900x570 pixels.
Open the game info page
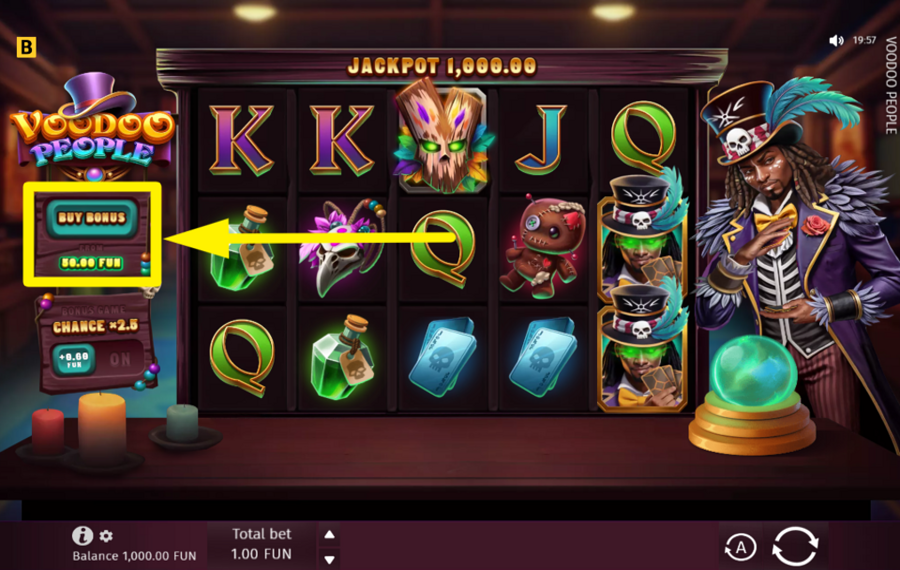83,536
